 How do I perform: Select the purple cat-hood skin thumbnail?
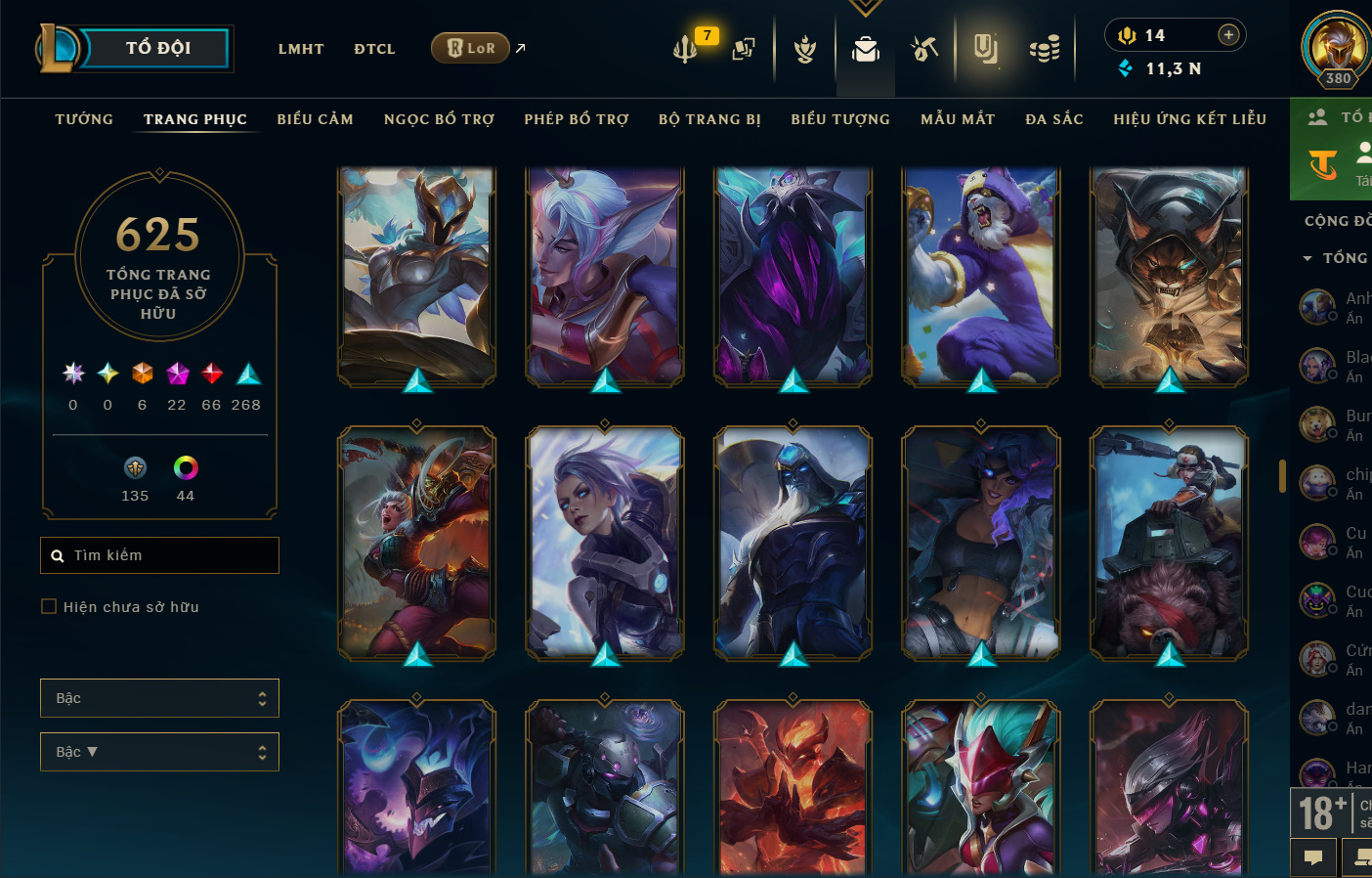click(x=980, y=276)
